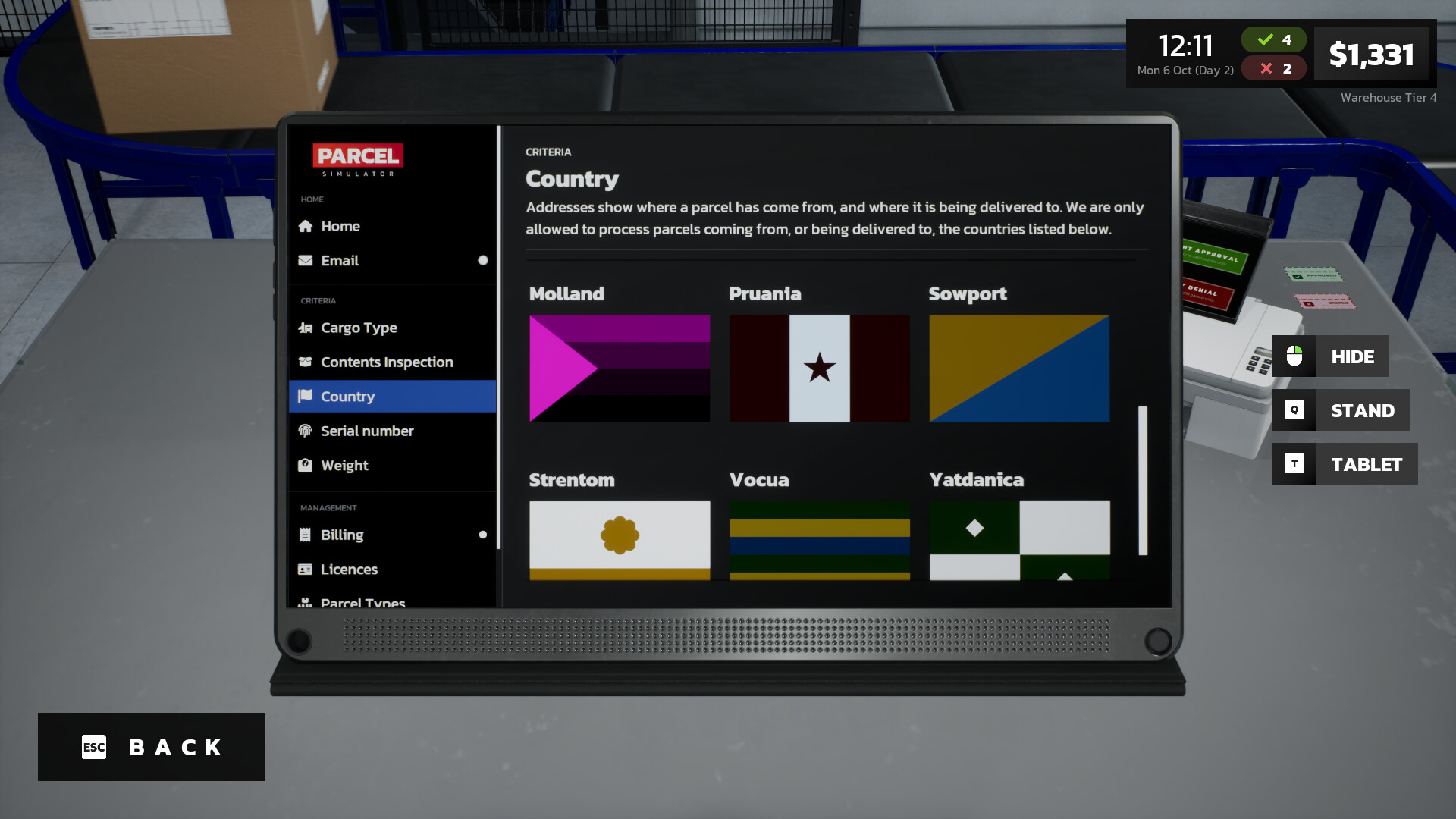Select the fingerprint Serial number icon
The height and width of the screenshot is (819, 1456).
(x=306, y=430)
